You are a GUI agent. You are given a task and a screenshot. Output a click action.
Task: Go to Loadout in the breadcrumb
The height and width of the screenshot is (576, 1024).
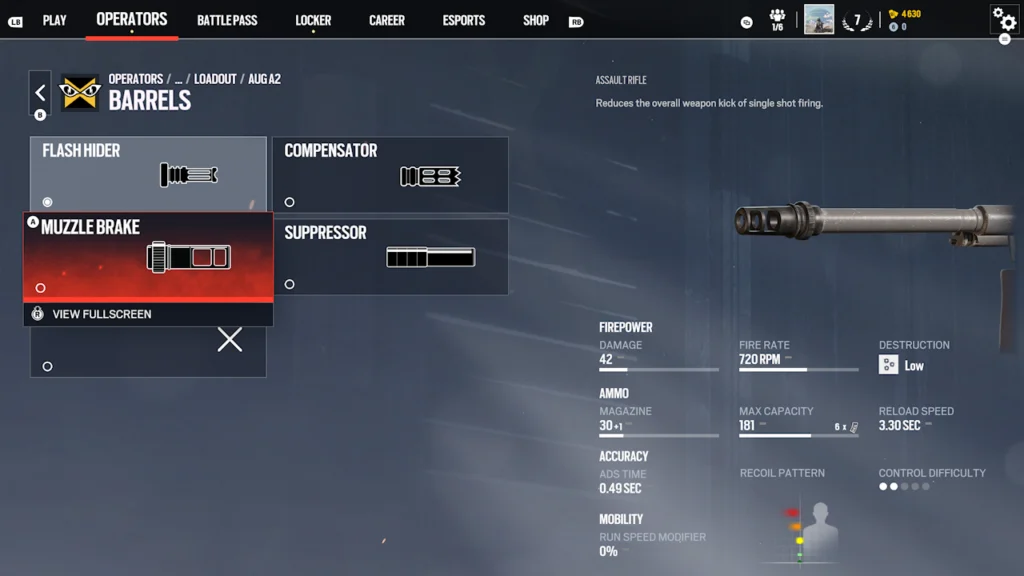pyautogui.click(x=215, y=79)
